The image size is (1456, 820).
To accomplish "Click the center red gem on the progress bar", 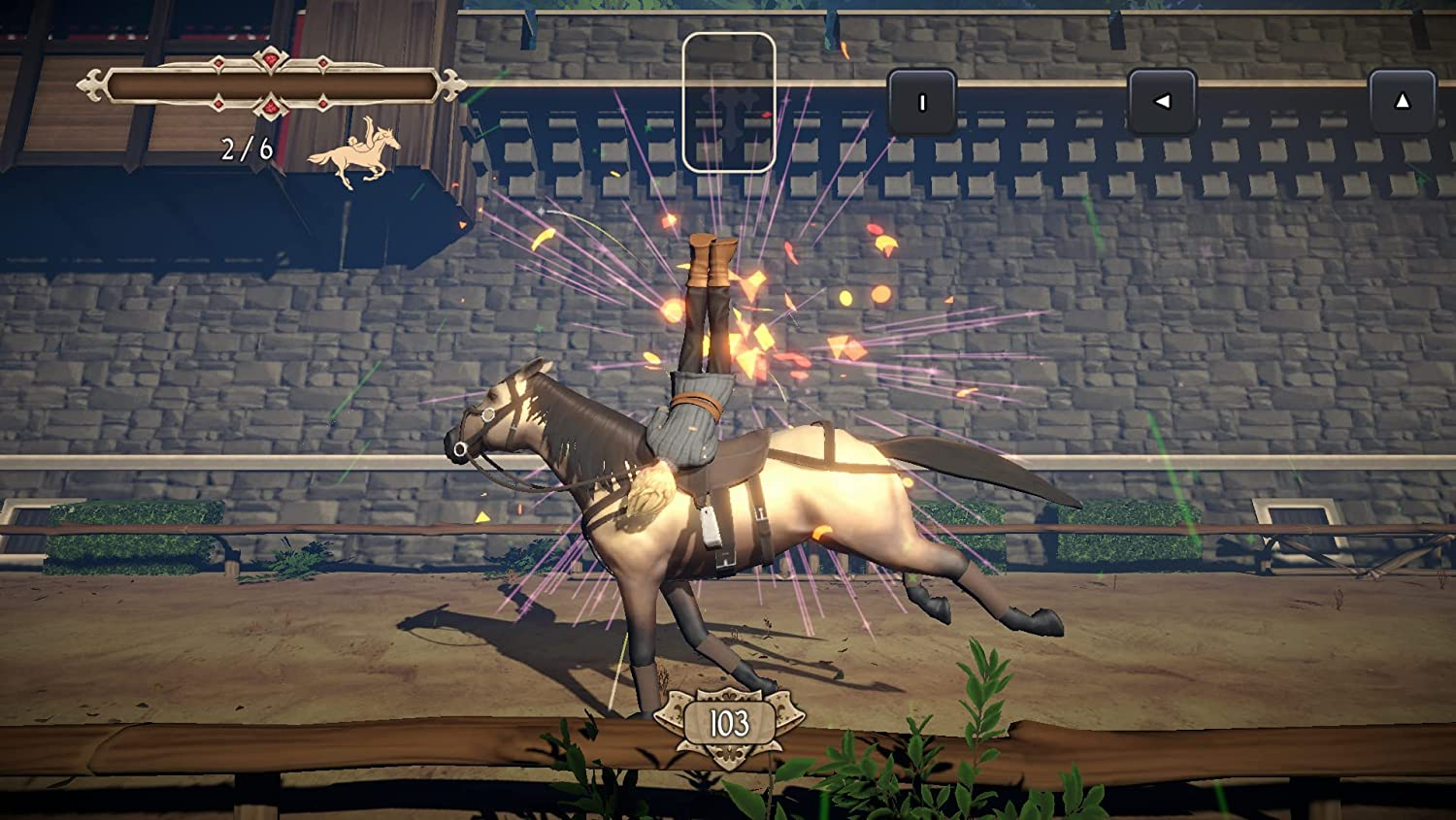I will pos(270,60).
